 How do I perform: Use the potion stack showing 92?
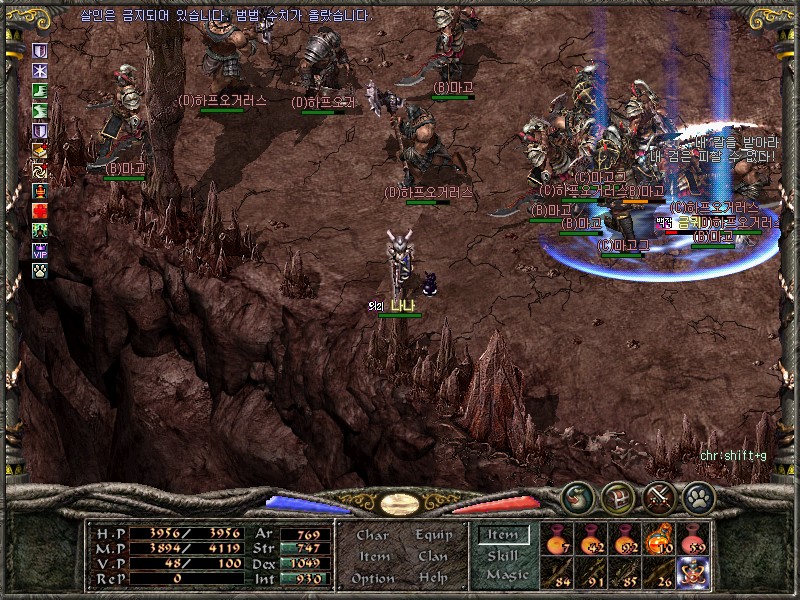pos(625,540)
